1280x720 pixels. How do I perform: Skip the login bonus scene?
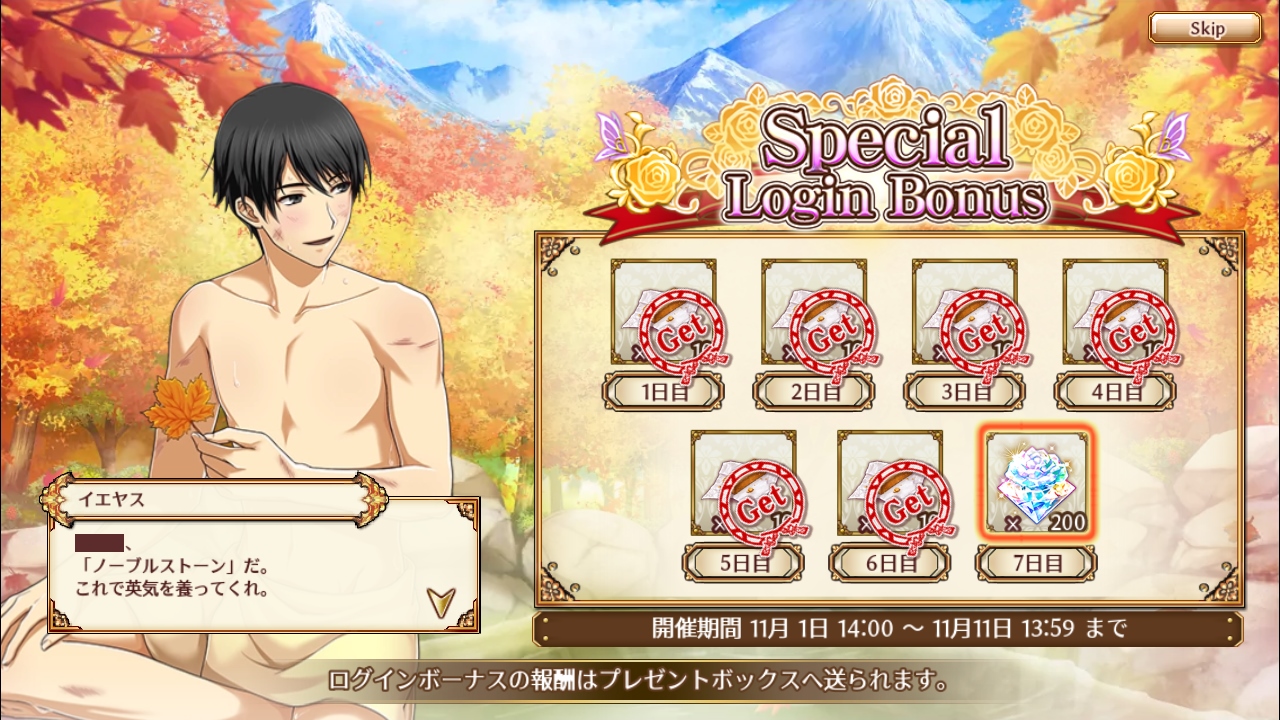(x=1204, y=28)
